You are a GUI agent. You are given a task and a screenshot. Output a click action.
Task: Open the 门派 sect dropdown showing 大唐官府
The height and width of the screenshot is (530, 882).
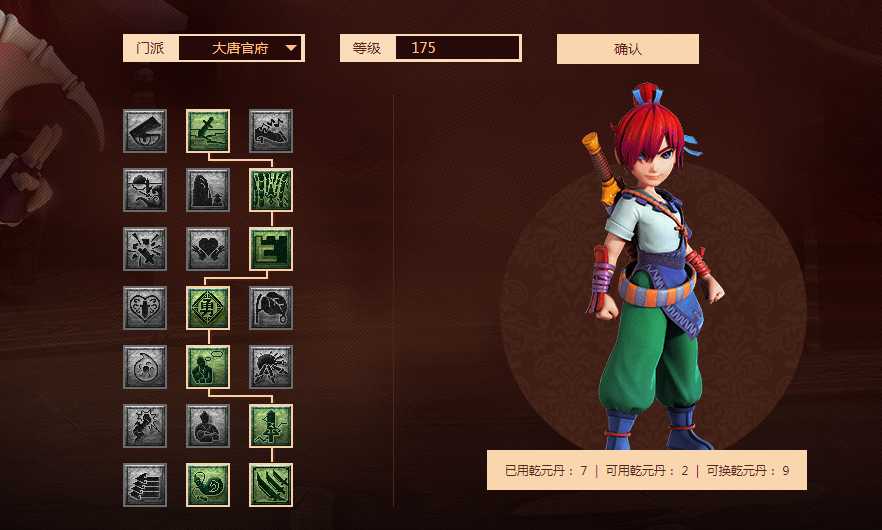tap(240, 48)
